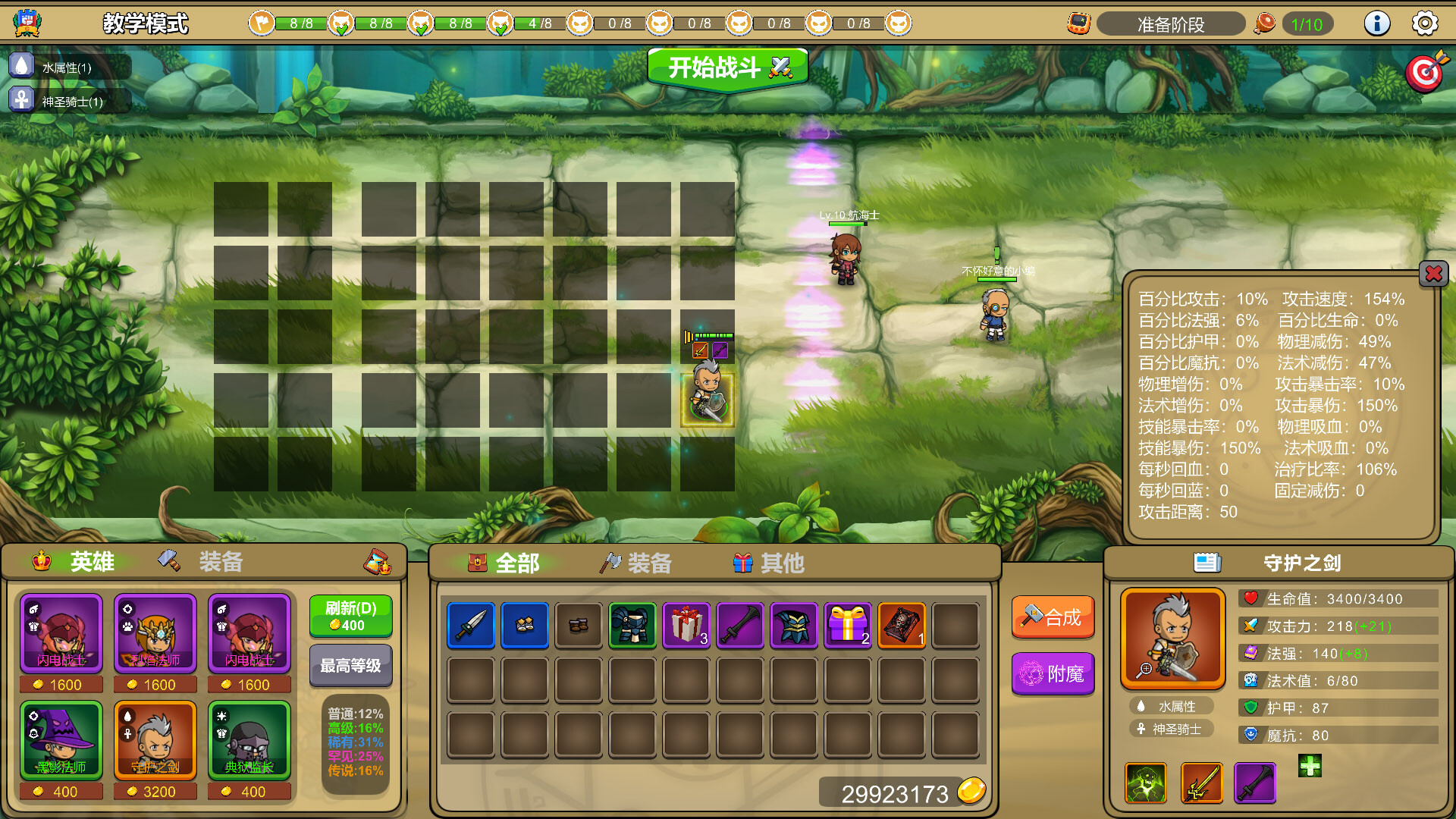This screenshot has width=1456, height=819.
Task: Open the settings gear in top-right corner
Action: point(1424,24)
